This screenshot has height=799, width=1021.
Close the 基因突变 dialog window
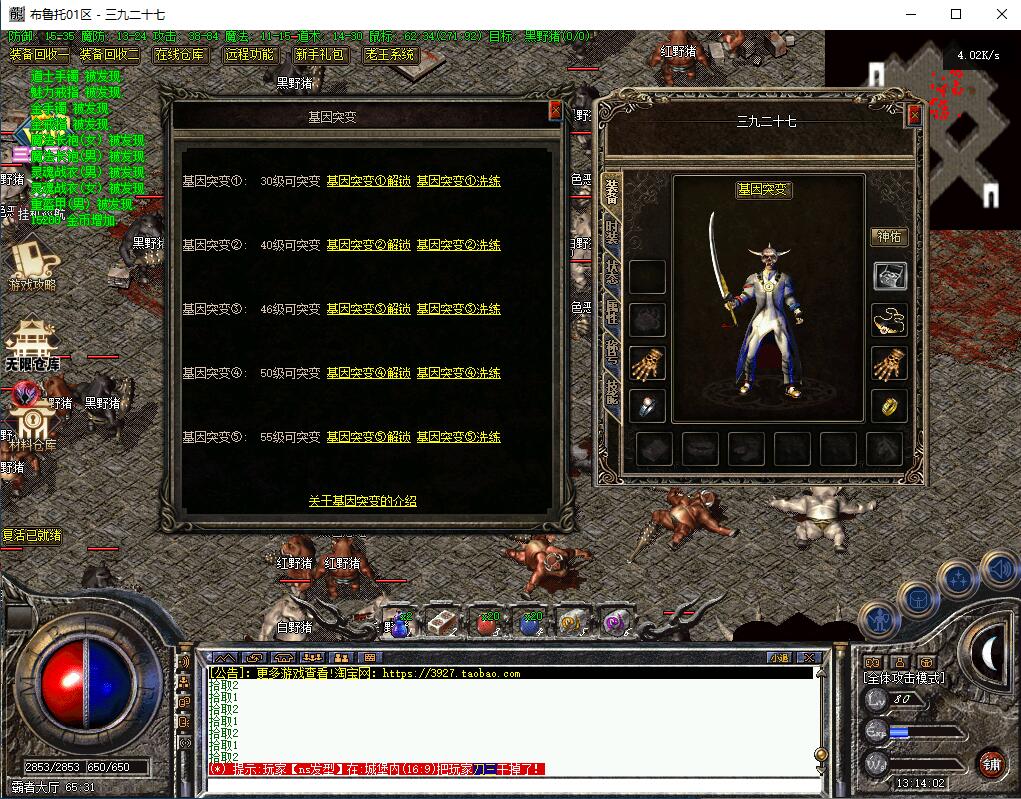(555, 111)
